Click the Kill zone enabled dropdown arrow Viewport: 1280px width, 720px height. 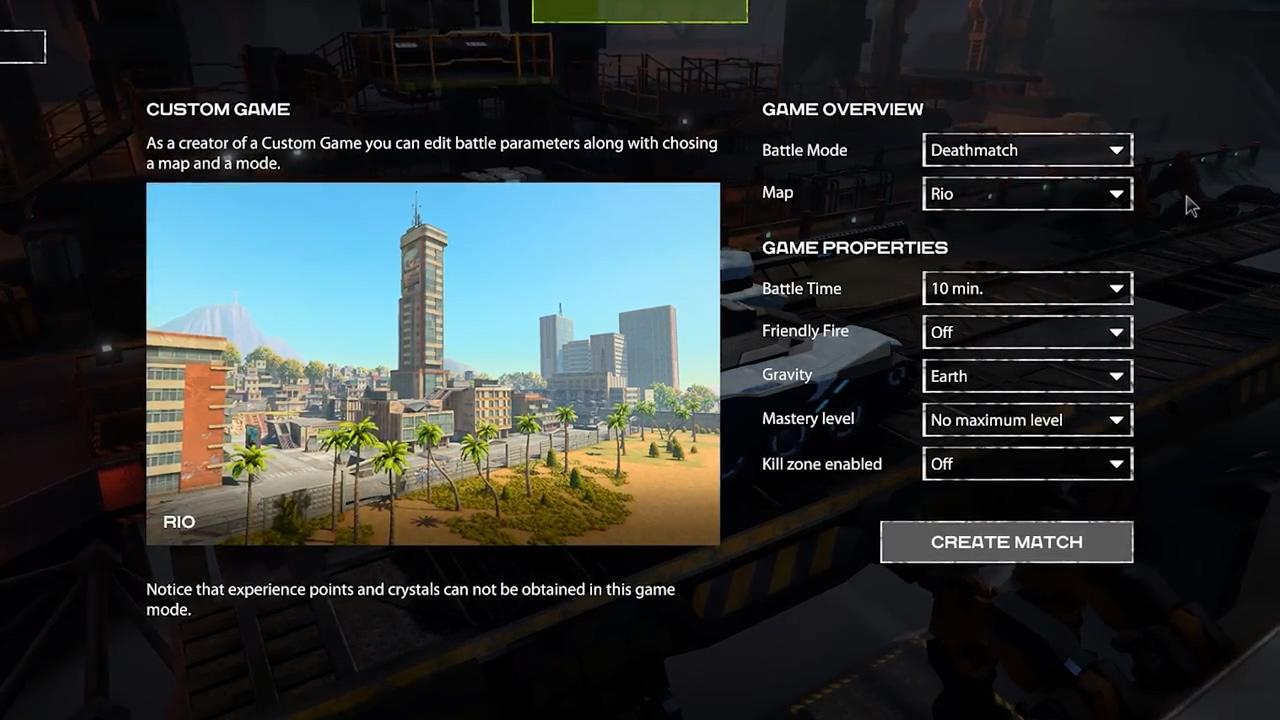tap(1116, 463)
